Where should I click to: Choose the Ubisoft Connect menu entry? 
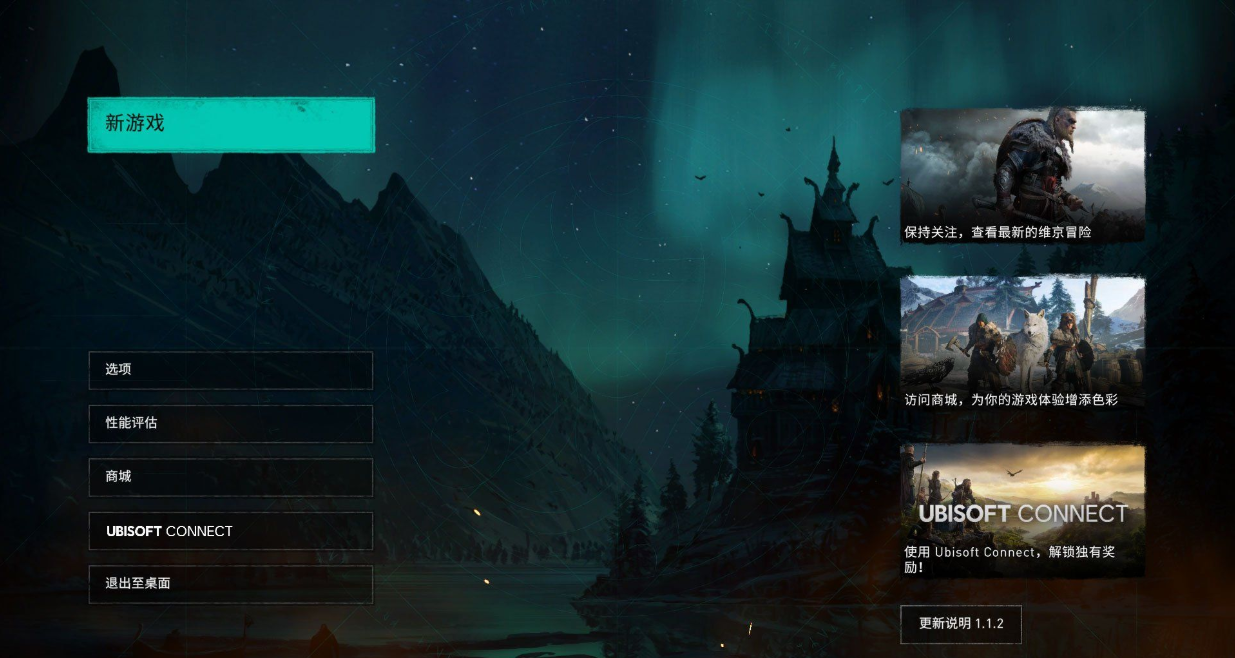point(231,531)
